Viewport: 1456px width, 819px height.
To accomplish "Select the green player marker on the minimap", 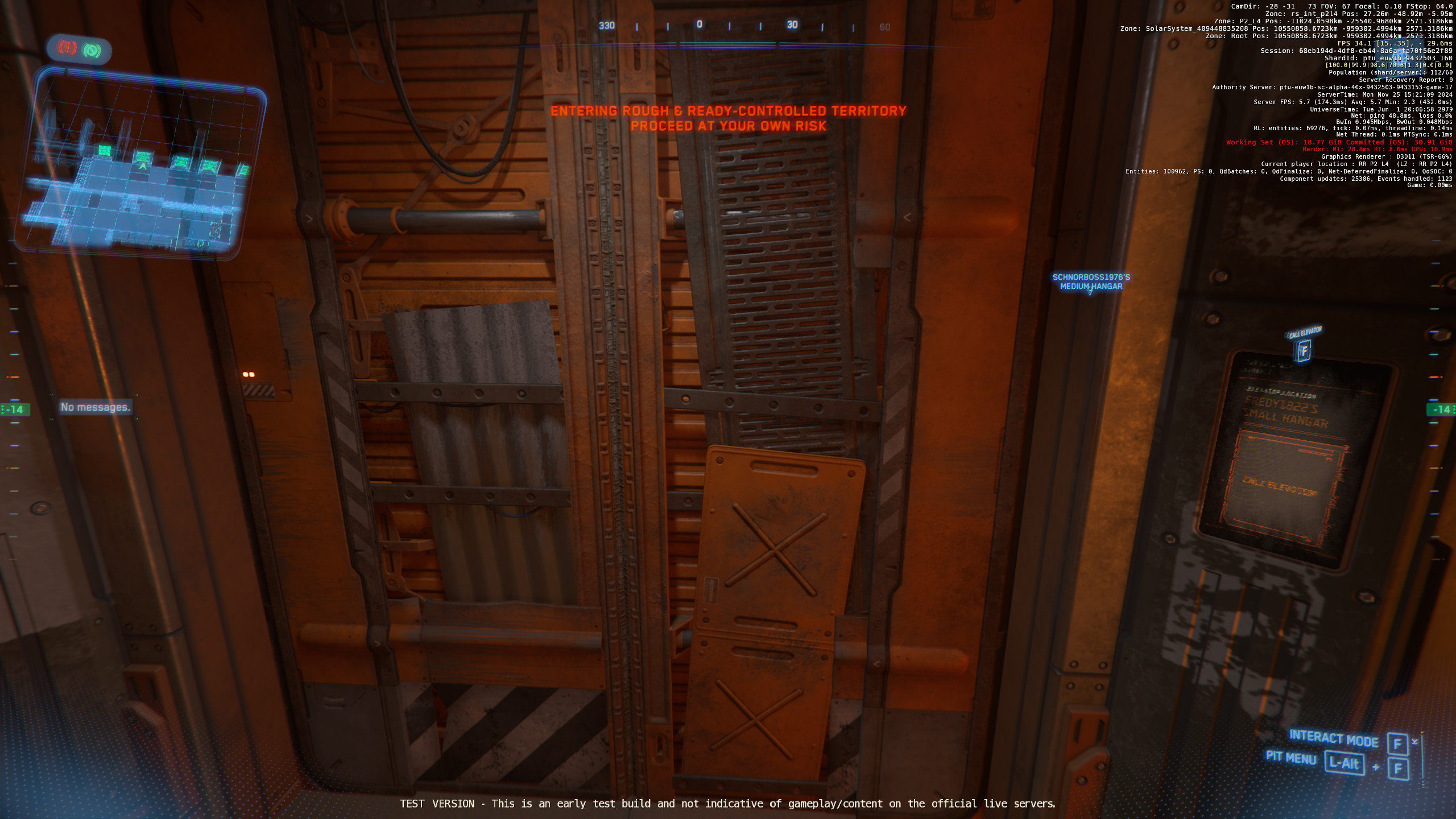I will pyautogui.click(x=143, y=166).
